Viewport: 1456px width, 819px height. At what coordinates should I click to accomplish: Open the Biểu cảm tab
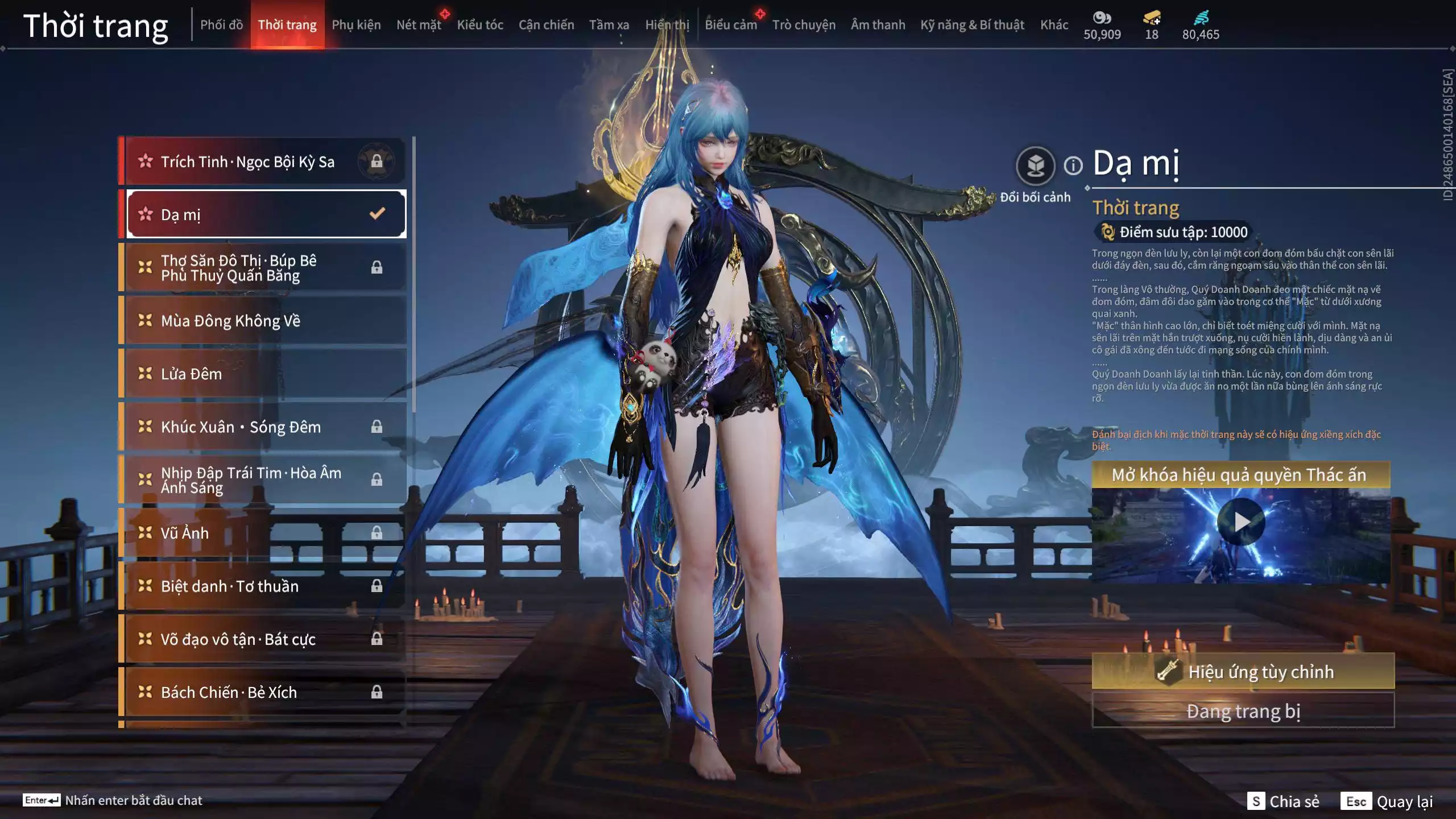coord(731,25)
